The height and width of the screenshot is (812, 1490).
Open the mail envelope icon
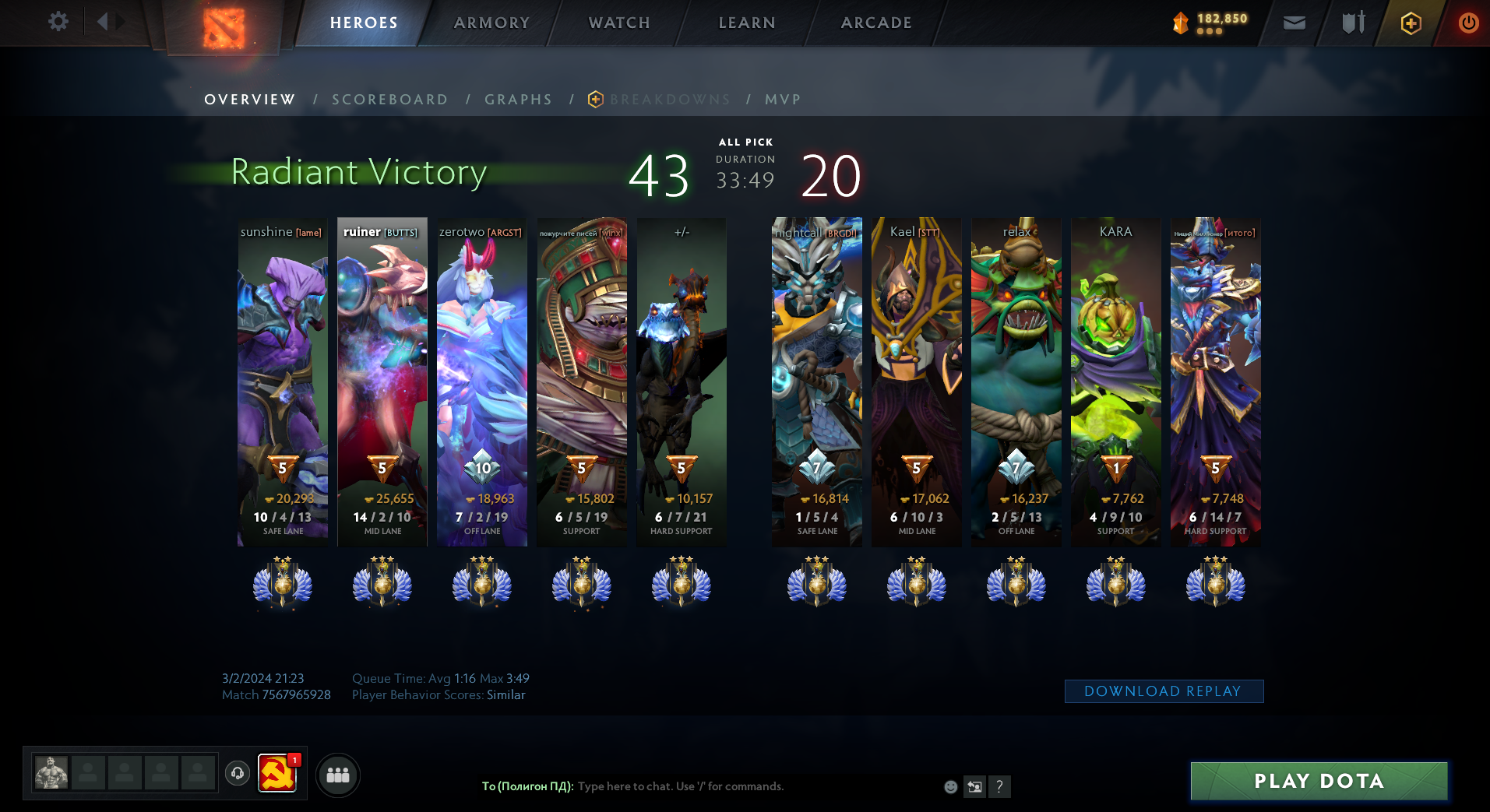tap(1294, 23)
